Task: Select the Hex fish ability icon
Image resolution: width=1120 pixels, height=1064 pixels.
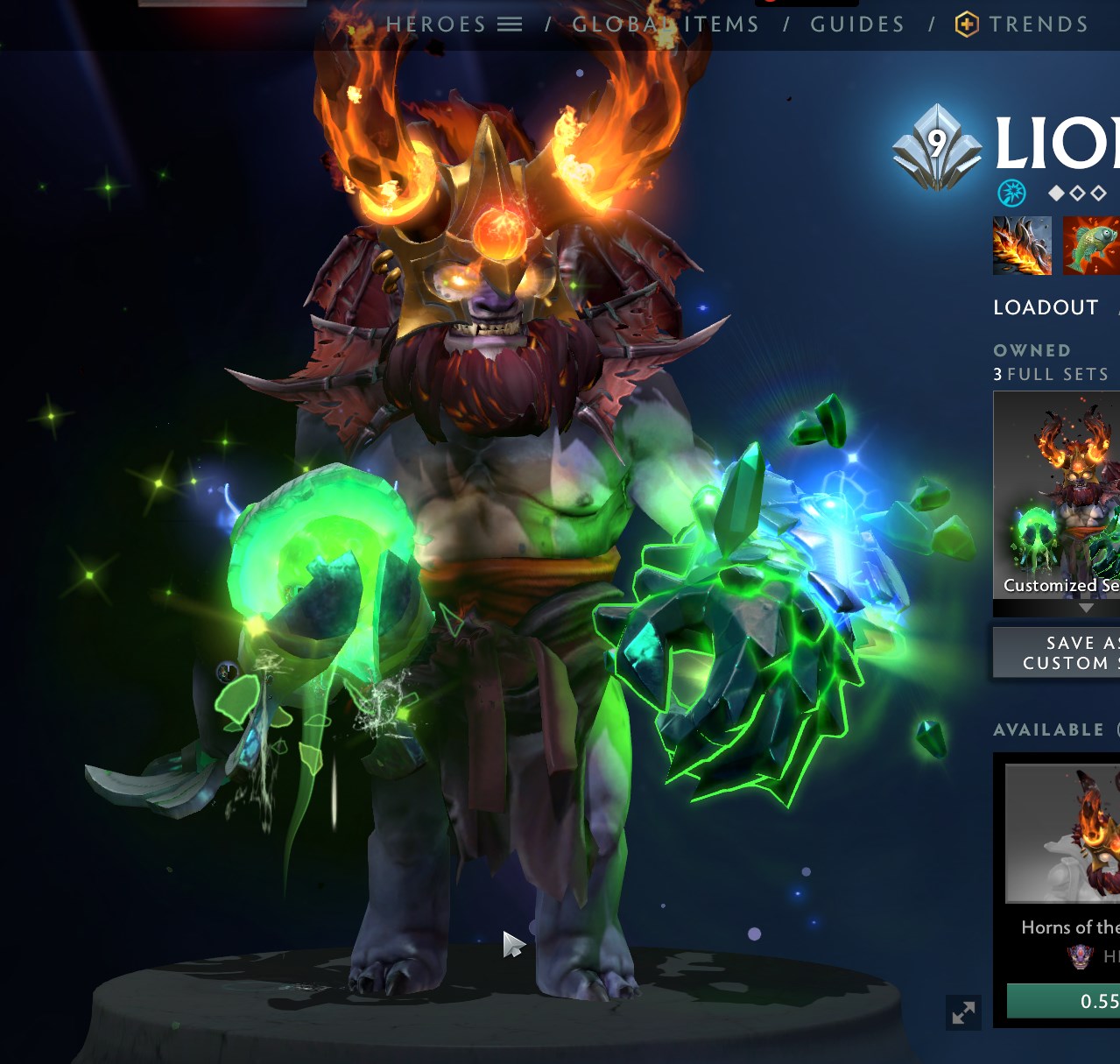Action: [x=1091, y=246]
